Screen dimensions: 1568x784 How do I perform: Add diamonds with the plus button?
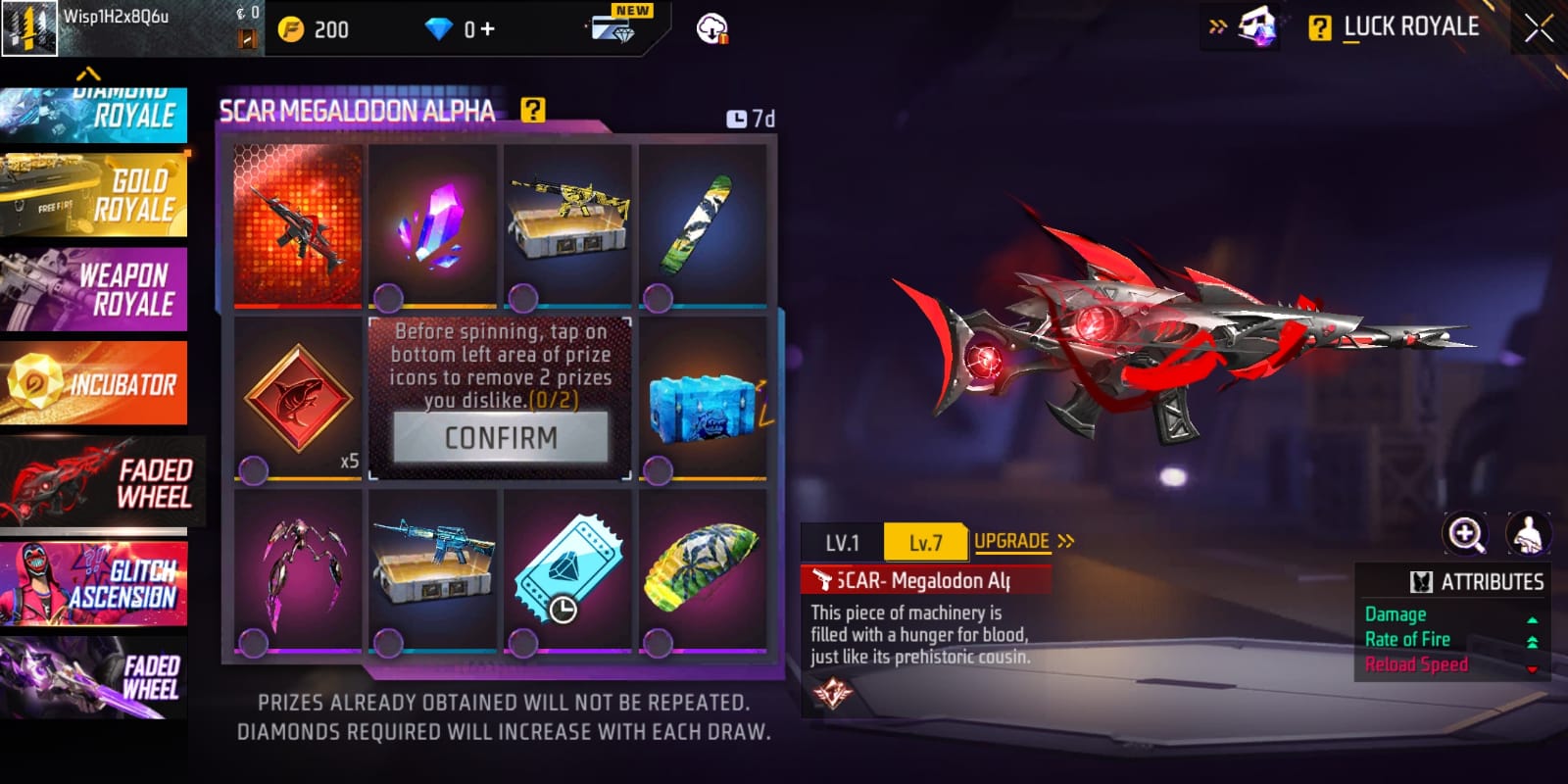pyautogui.click(x=487, y=29)
